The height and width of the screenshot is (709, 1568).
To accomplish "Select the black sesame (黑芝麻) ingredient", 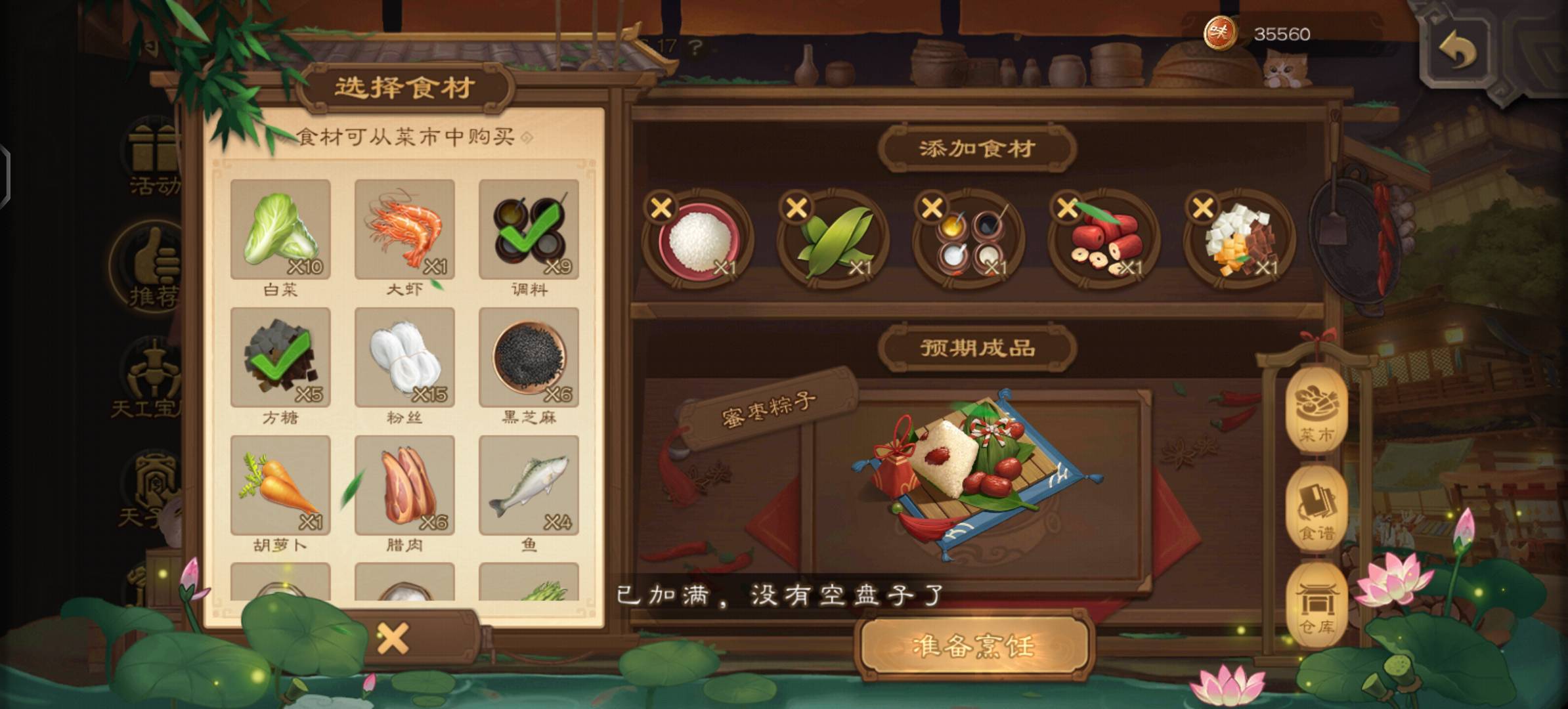I will 529,357.
